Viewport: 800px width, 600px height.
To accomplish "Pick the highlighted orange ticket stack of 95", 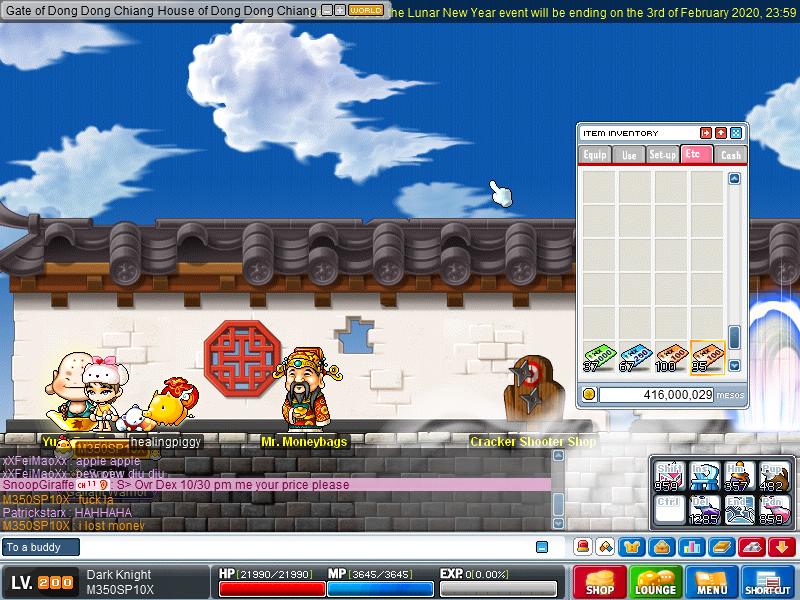I will (707, 357).
